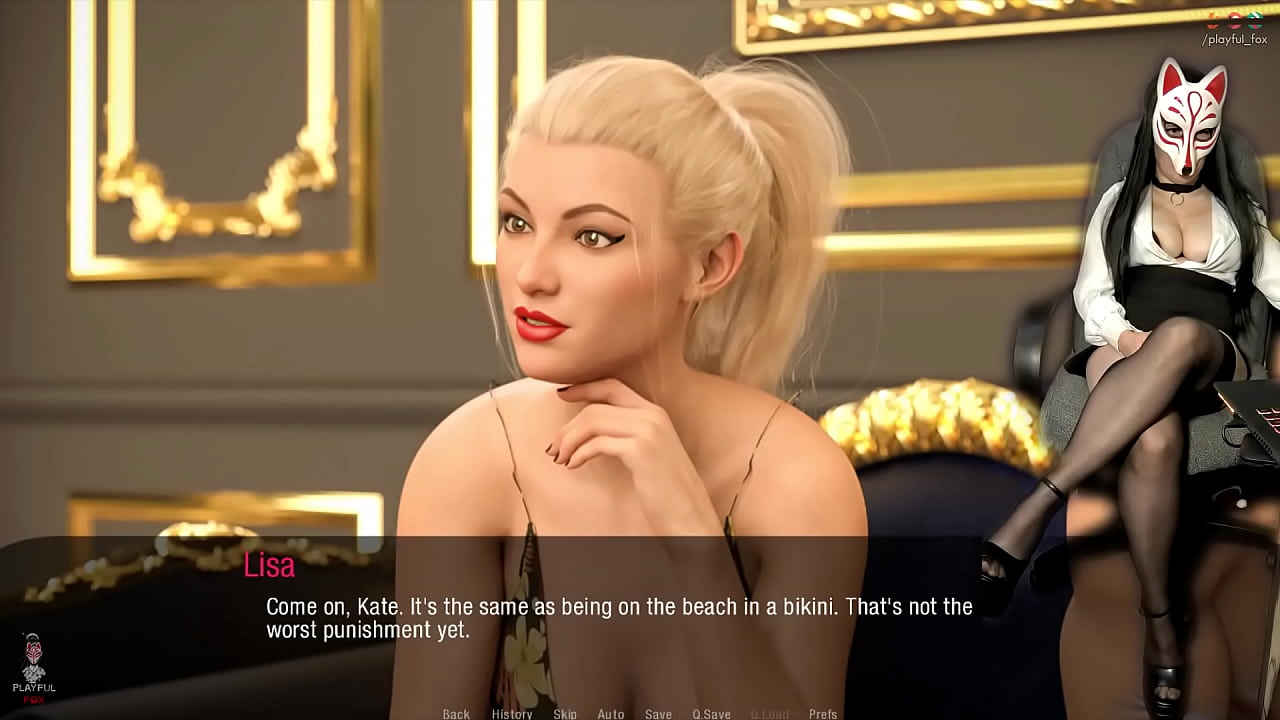Click the orange icon beside the social badges
1280x720 pixels.
(x=1212, y=20)
